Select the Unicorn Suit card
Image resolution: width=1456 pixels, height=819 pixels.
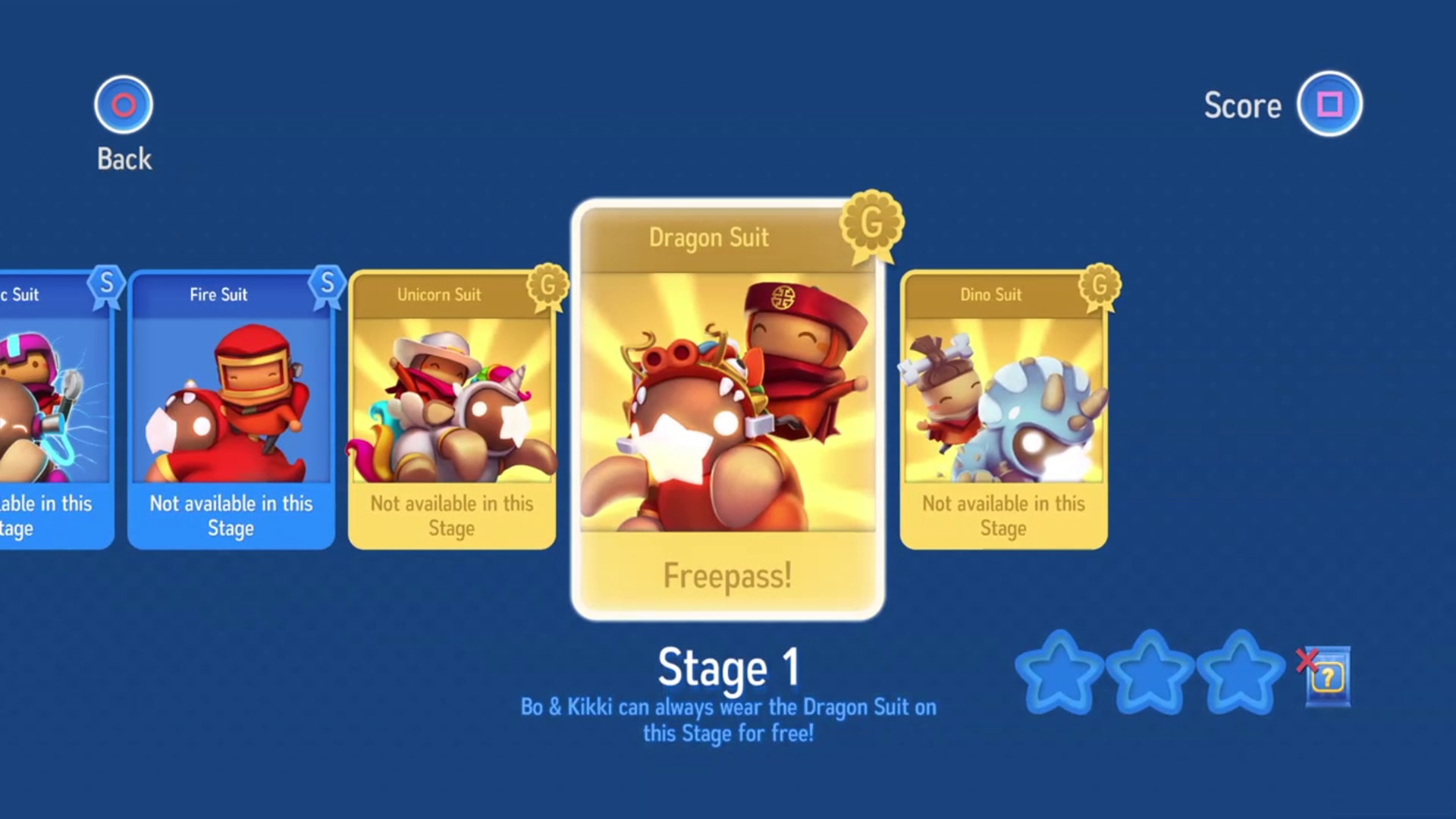pos(452,409)
